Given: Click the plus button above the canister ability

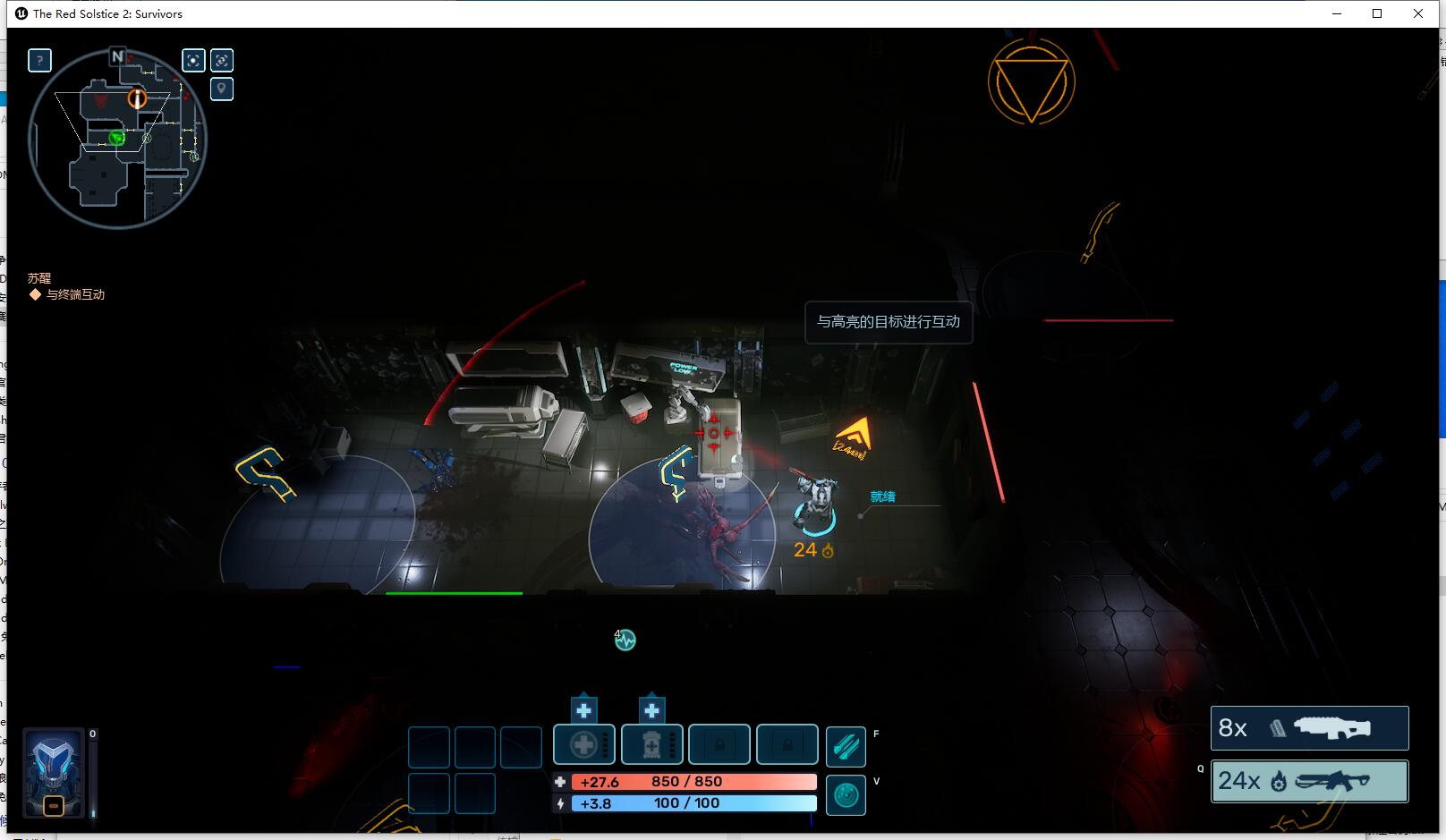Looking at the screenshot, I should click(x=651, y=710).
